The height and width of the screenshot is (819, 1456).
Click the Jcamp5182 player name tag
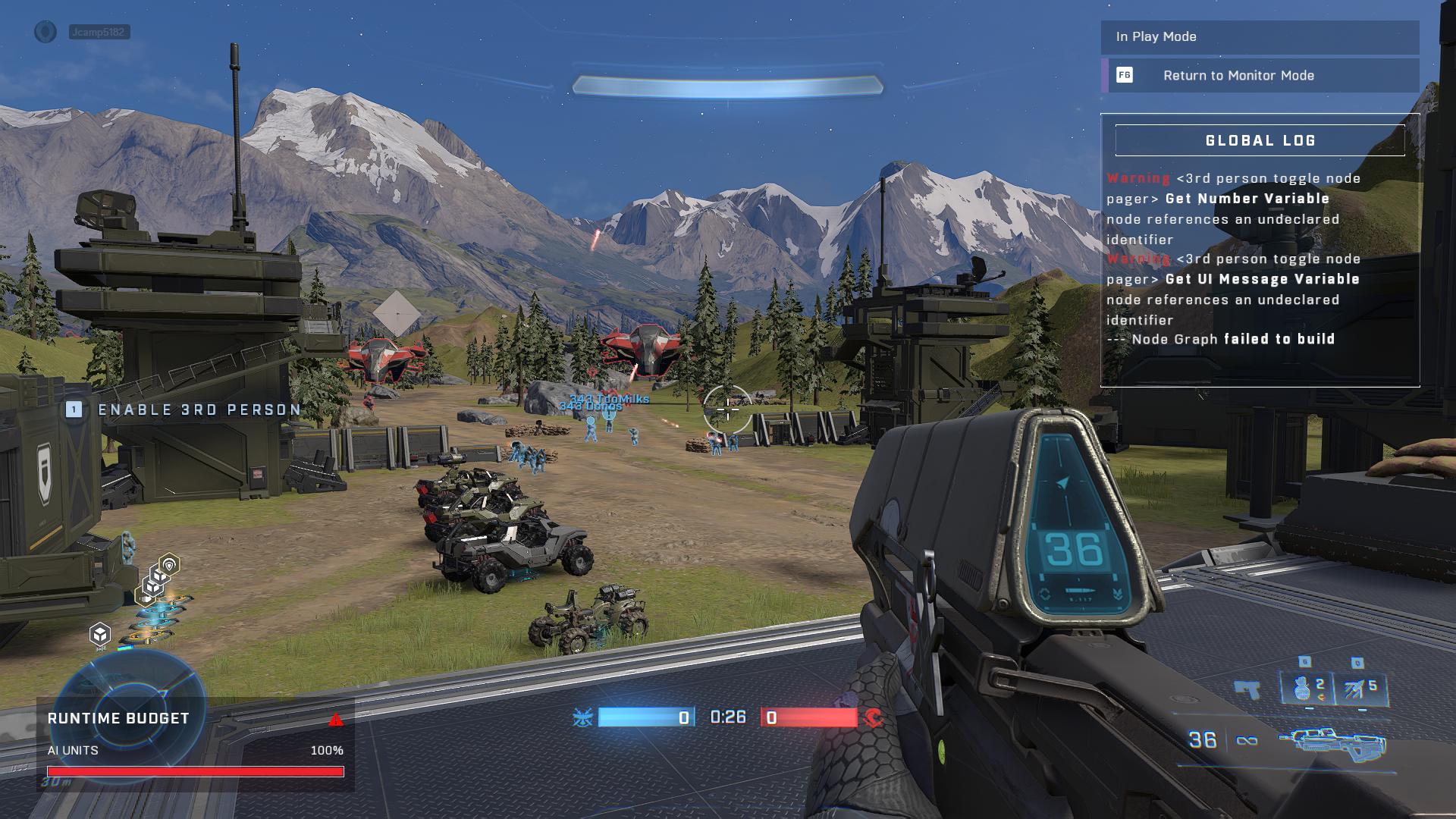(x=99, y=32)
